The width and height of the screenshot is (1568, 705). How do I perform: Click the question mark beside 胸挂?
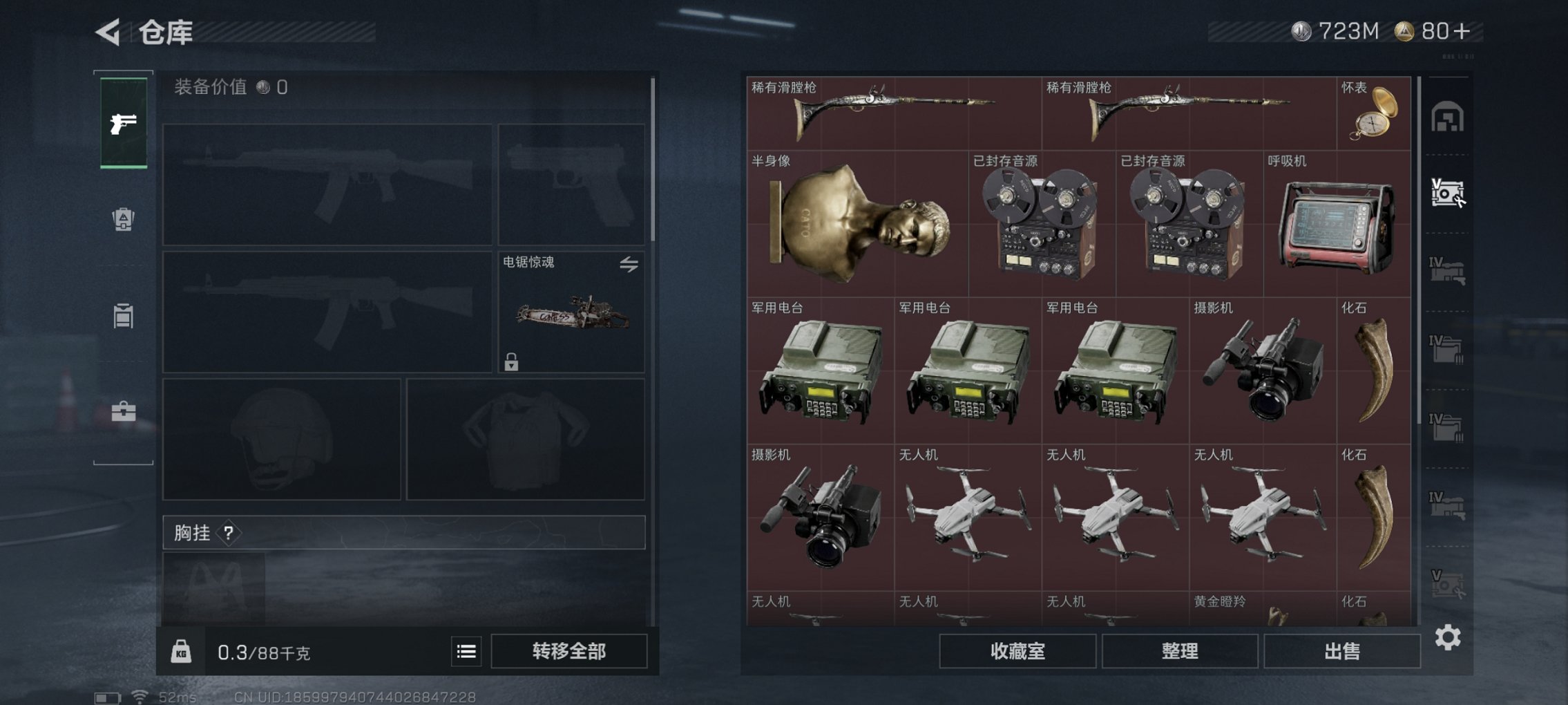pos(228,533)
